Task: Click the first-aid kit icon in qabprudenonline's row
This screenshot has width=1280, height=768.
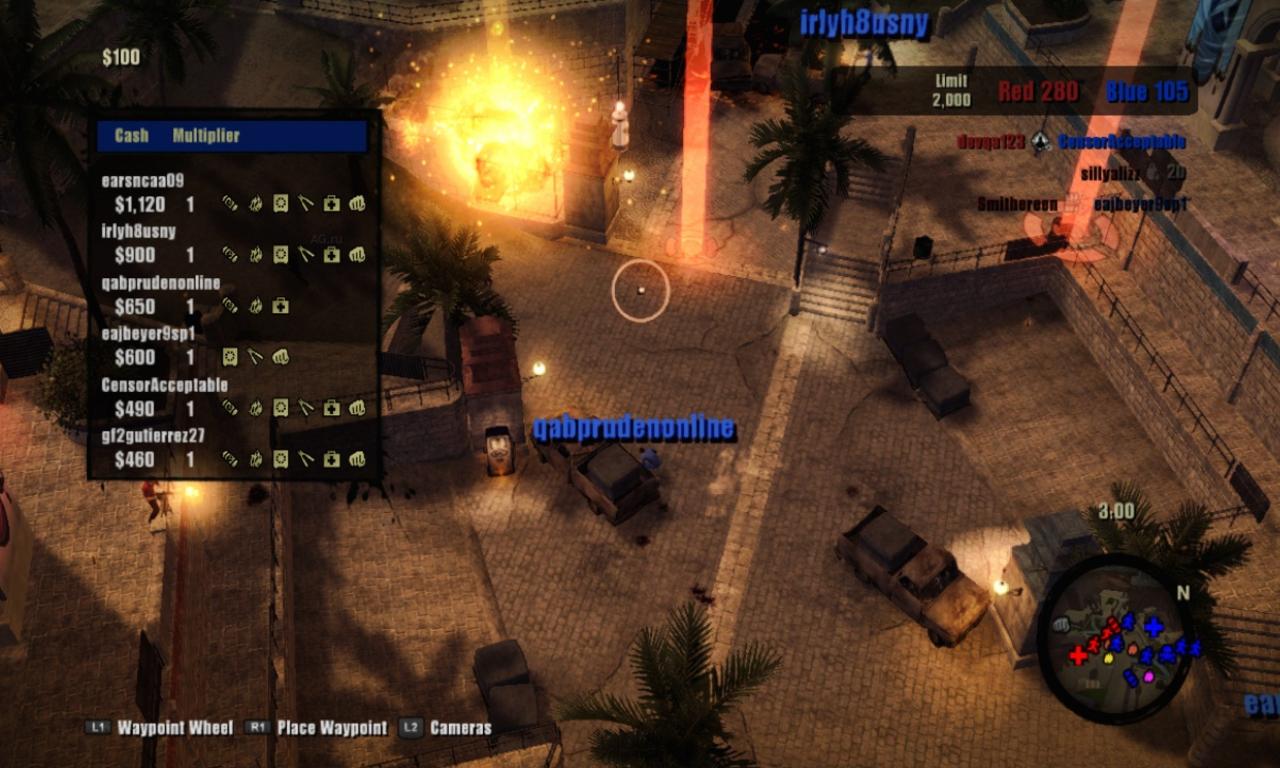Action: point(280,305)
